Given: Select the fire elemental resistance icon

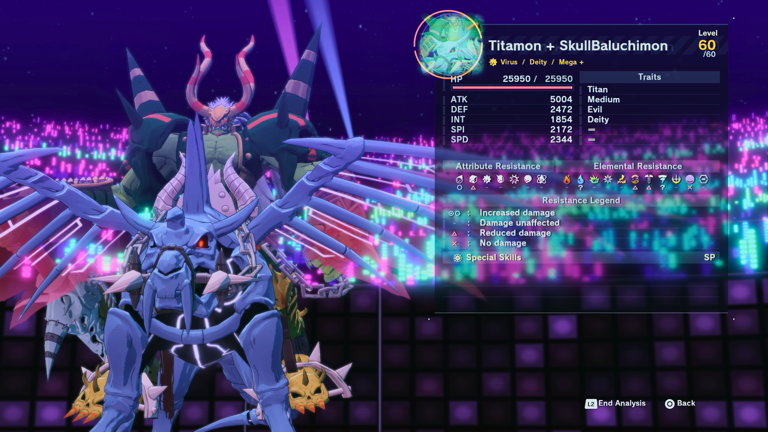Looking at the screenshot, I should coord(566,179).
